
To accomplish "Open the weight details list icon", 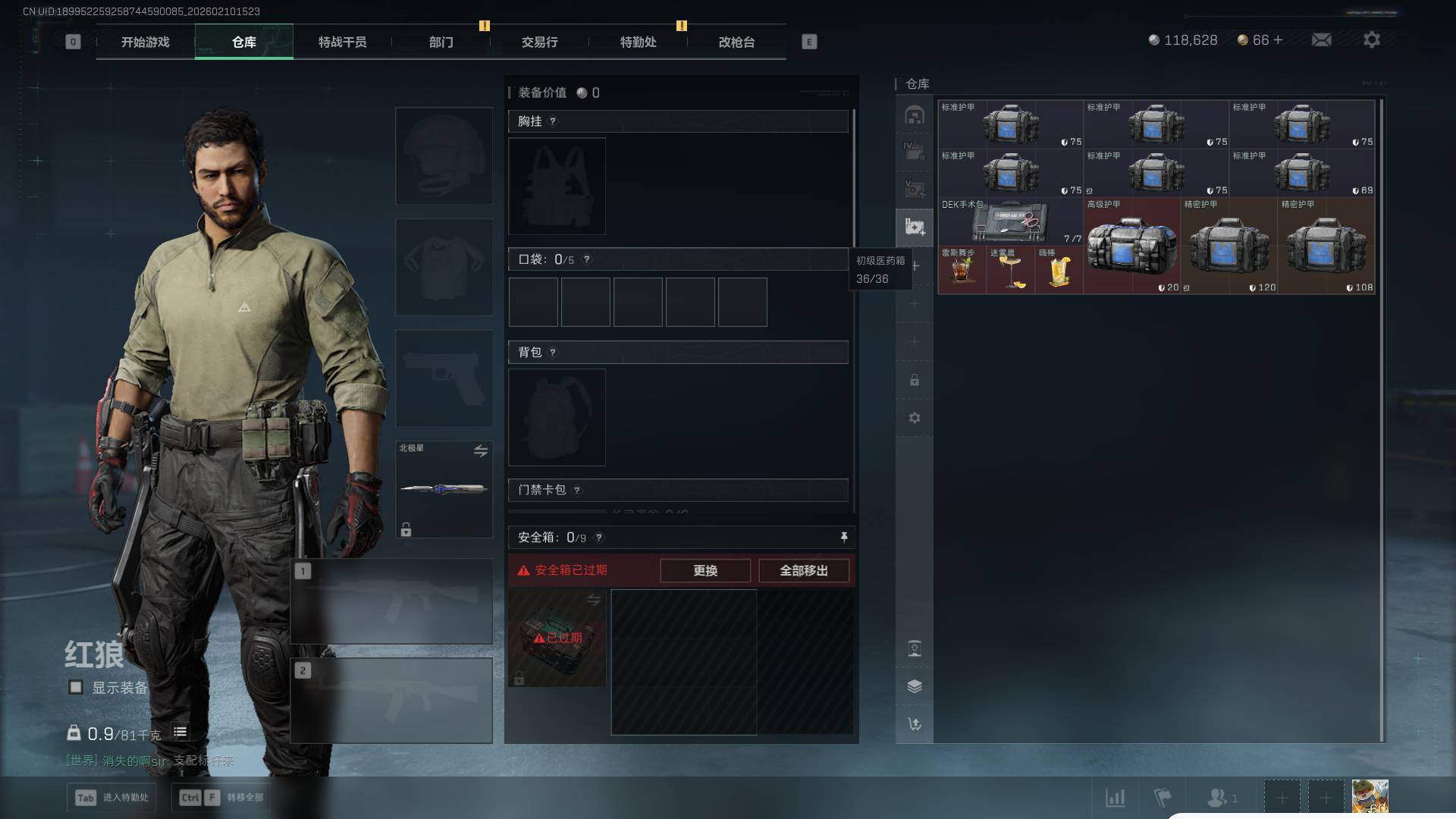I will (x=180, y=732).
